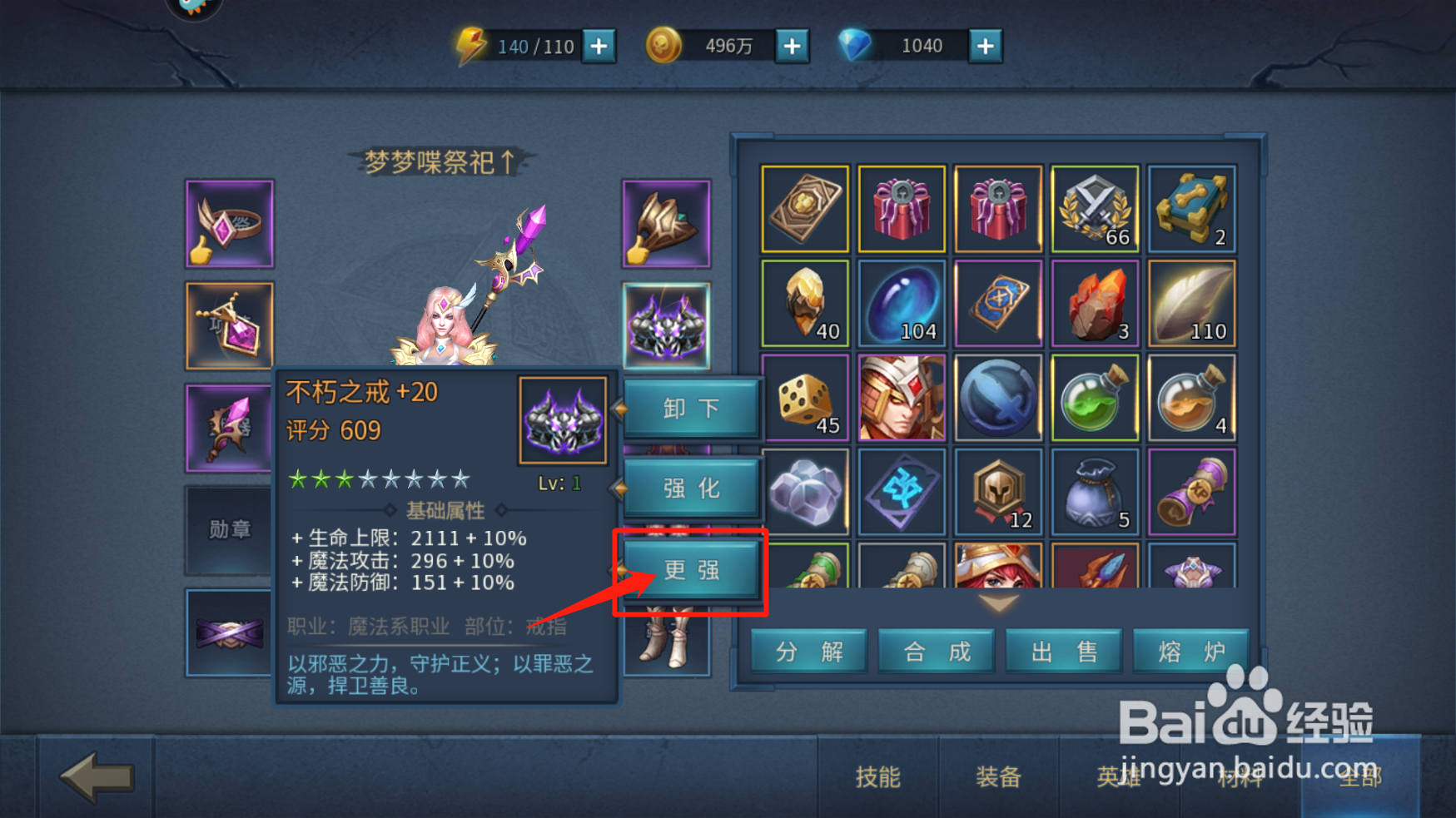Click the plus beside 496万 gold
1456x818 pixels.
point(792,46)
